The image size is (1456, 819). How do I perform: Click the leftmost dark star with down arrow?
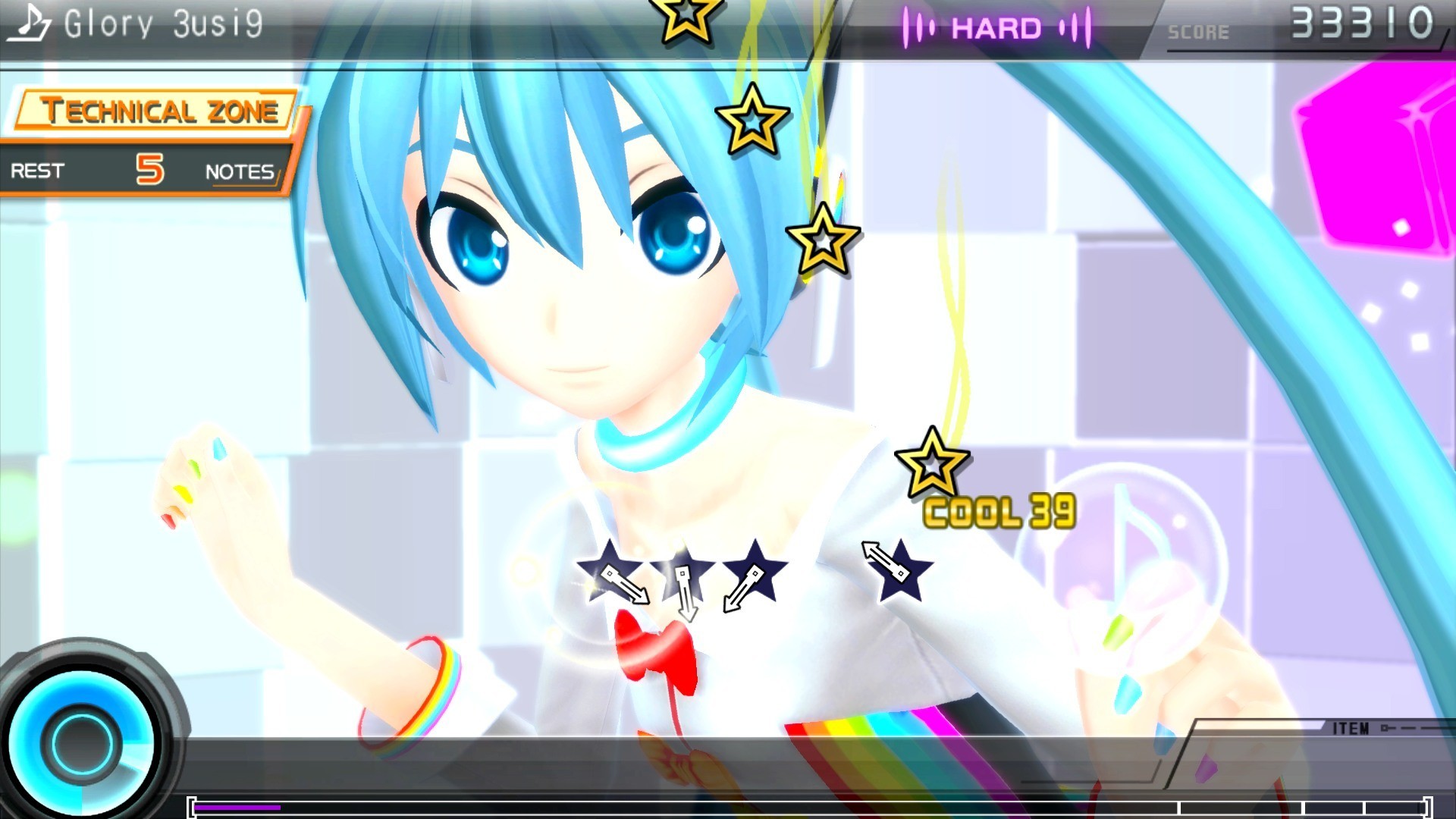tap(612, 569)
